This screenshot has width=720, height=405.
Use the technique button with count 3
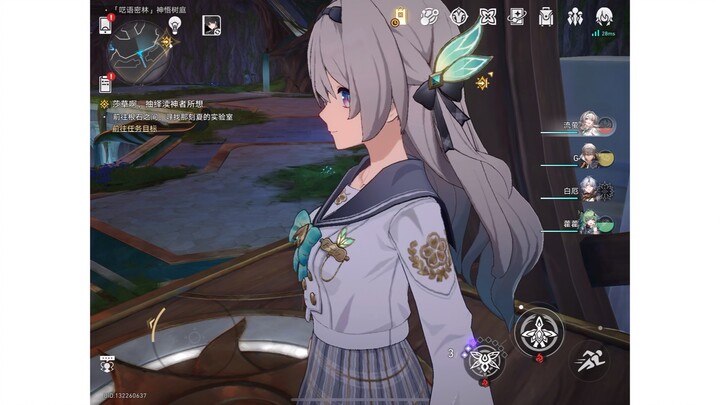click(x=482, y=357)
